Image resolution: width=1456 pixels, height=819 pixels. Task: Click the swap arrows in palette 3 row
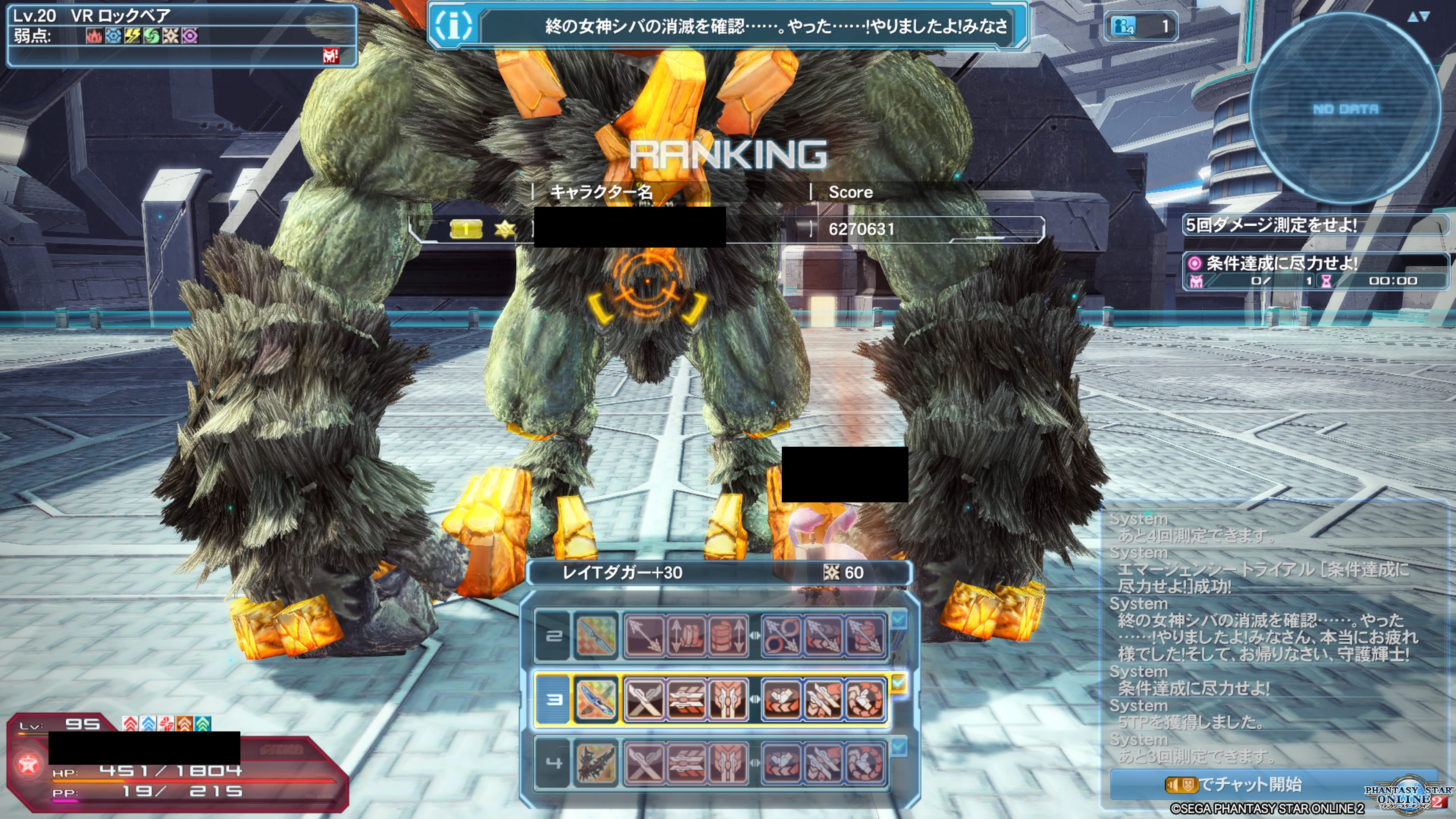(755, 700)
